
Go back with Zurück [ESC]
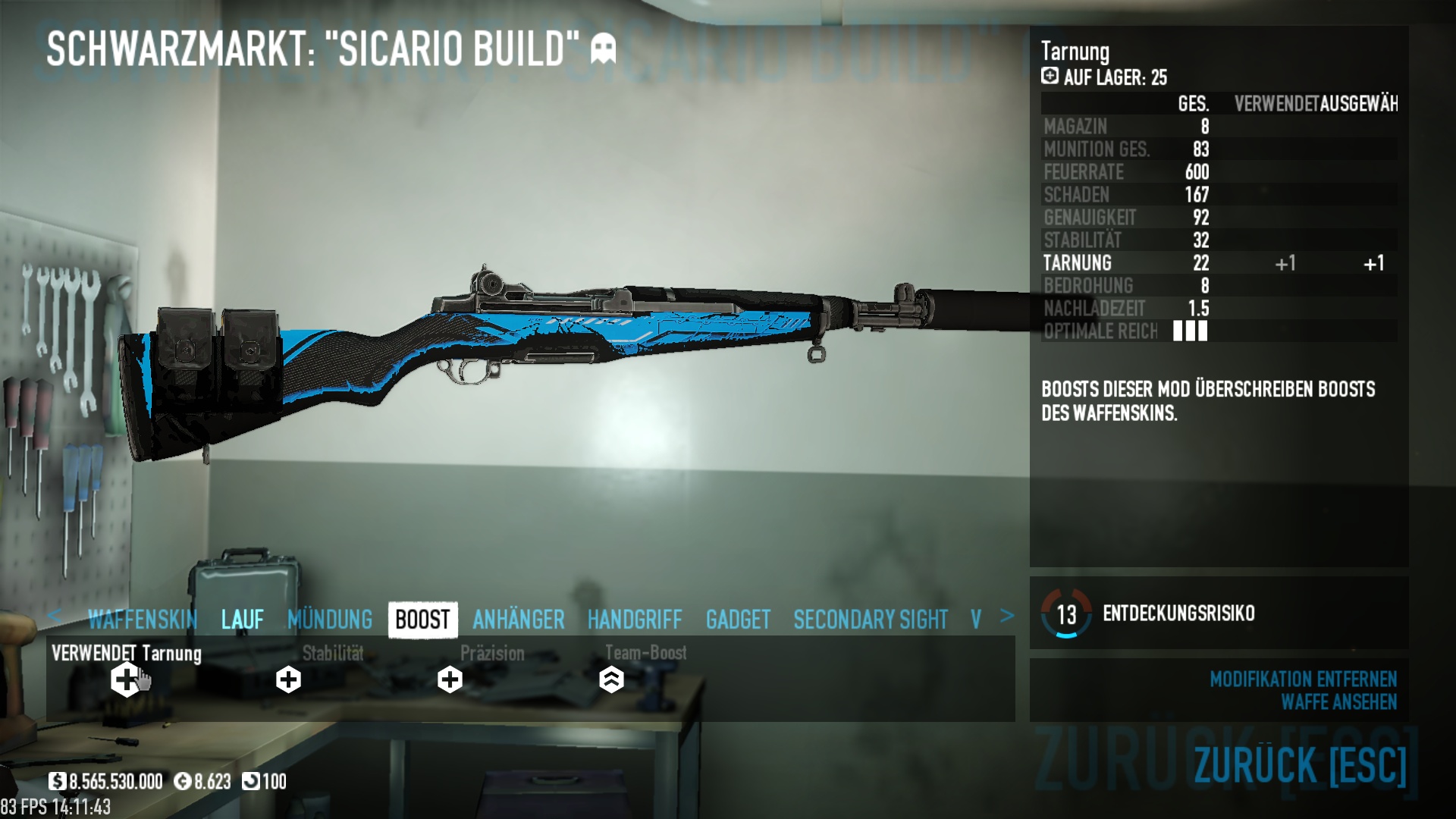[1300, 764]
